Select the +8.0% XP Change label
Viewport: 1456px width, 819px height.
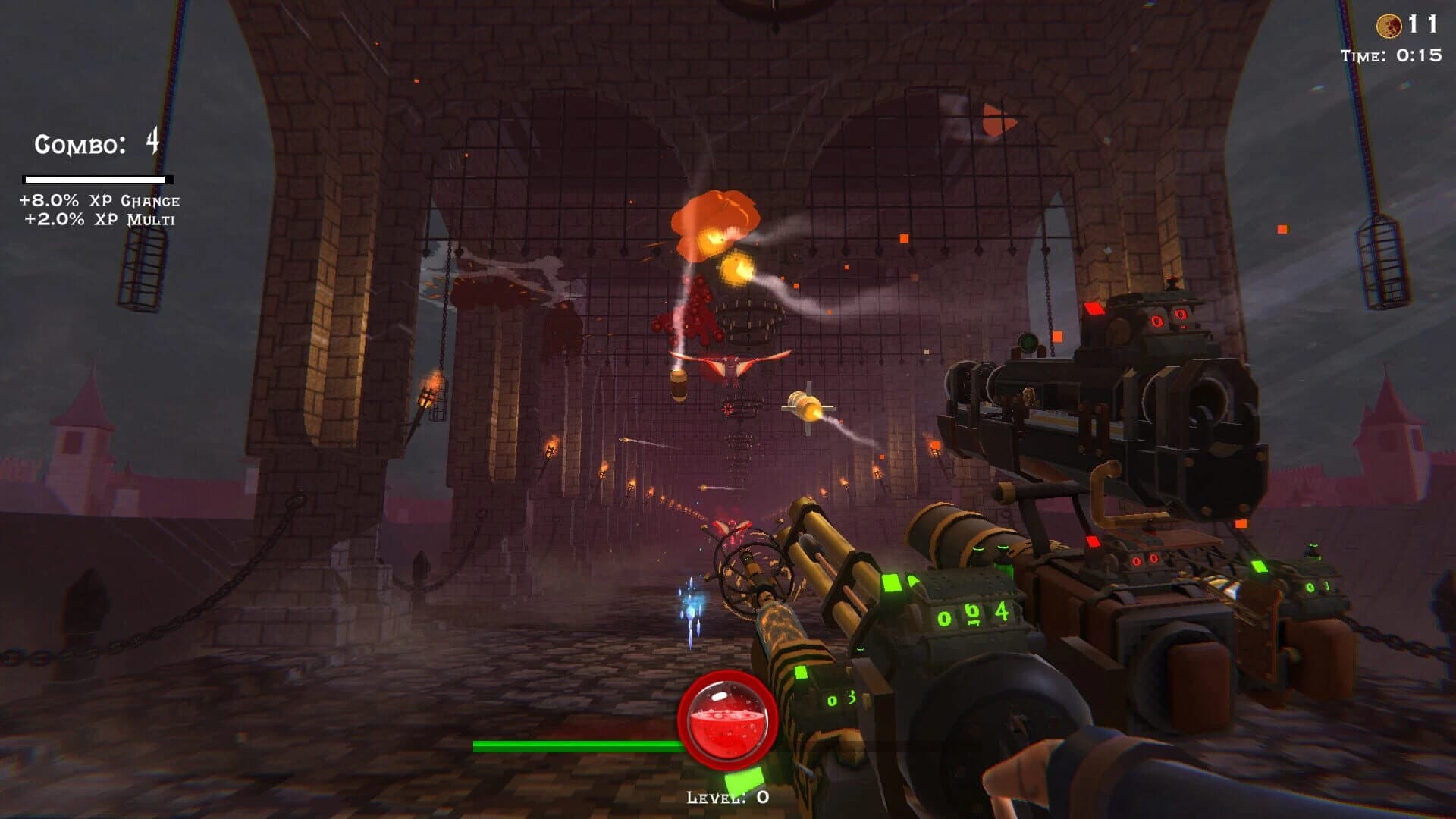point(99,200)
